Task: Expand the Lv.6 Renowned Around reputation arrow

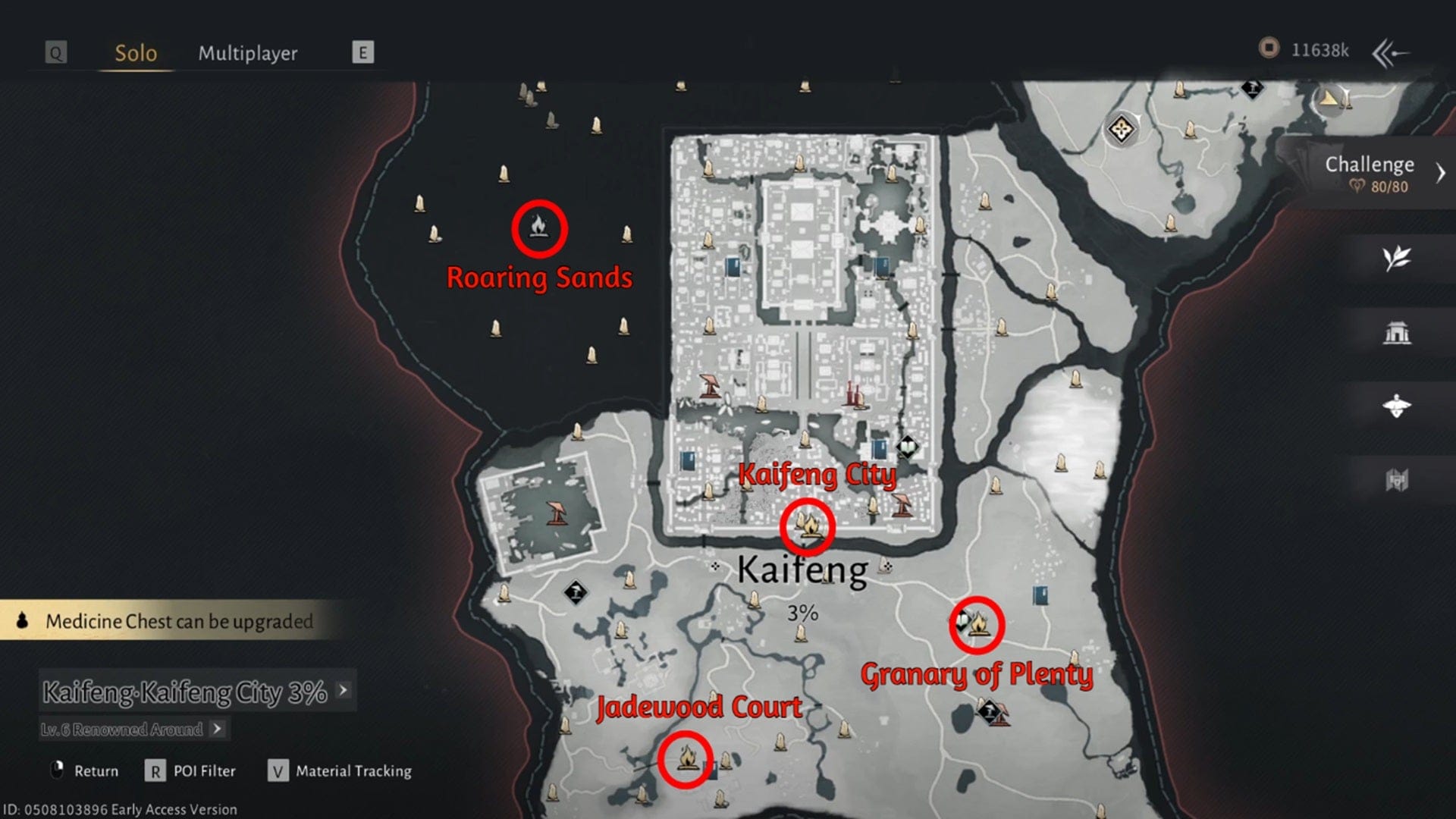Action: click(218, 729)
